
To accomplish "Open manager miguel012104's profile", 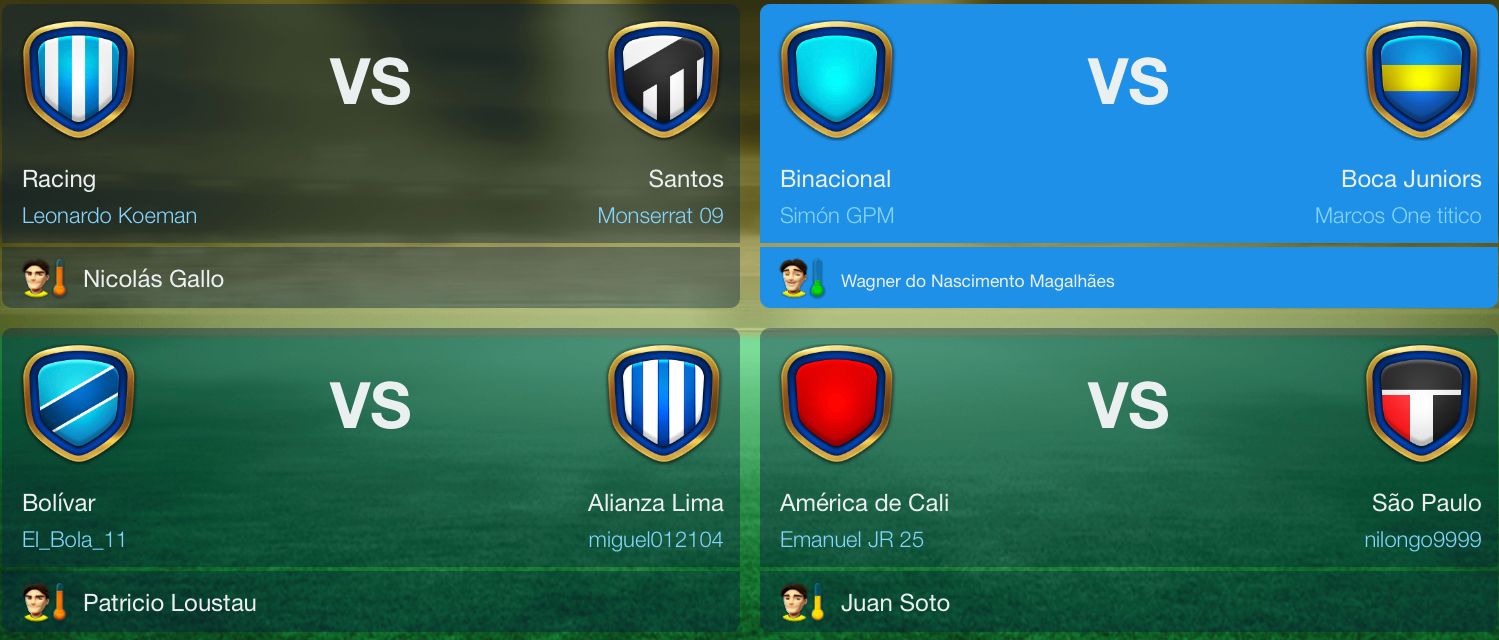I will 655,540.
